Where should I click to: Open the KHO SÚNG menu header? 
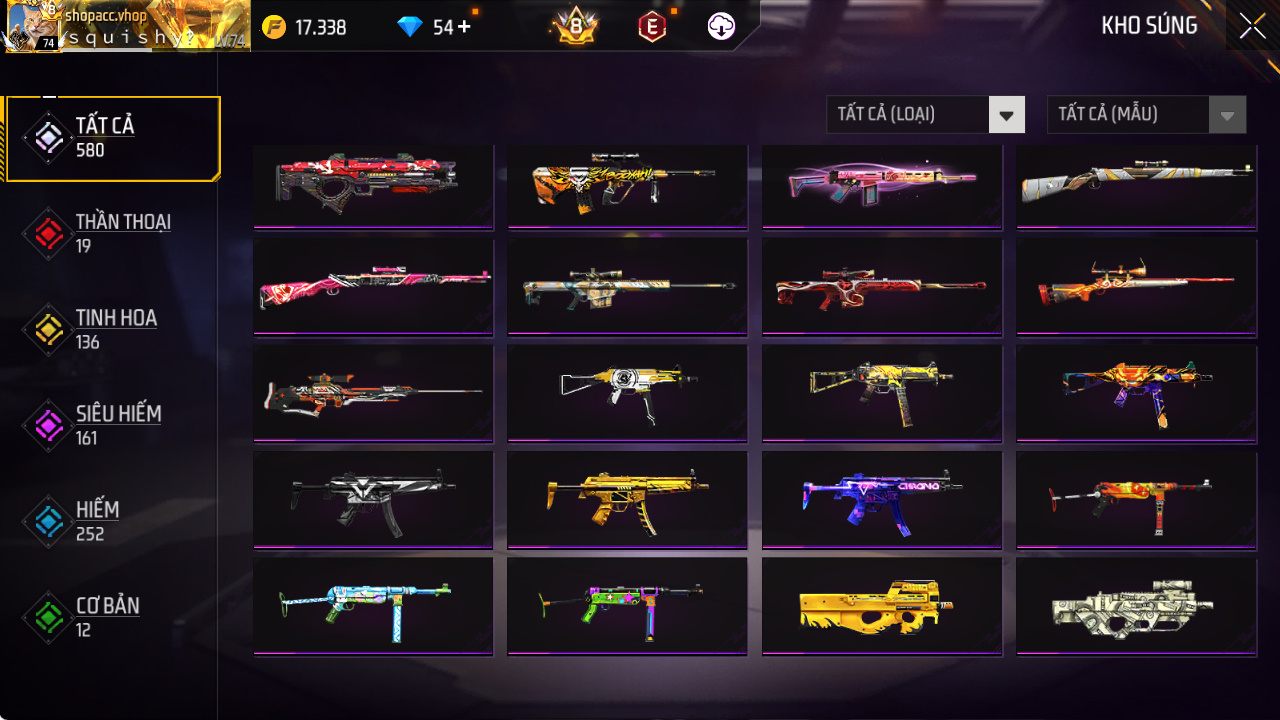tap(1151, 26)
